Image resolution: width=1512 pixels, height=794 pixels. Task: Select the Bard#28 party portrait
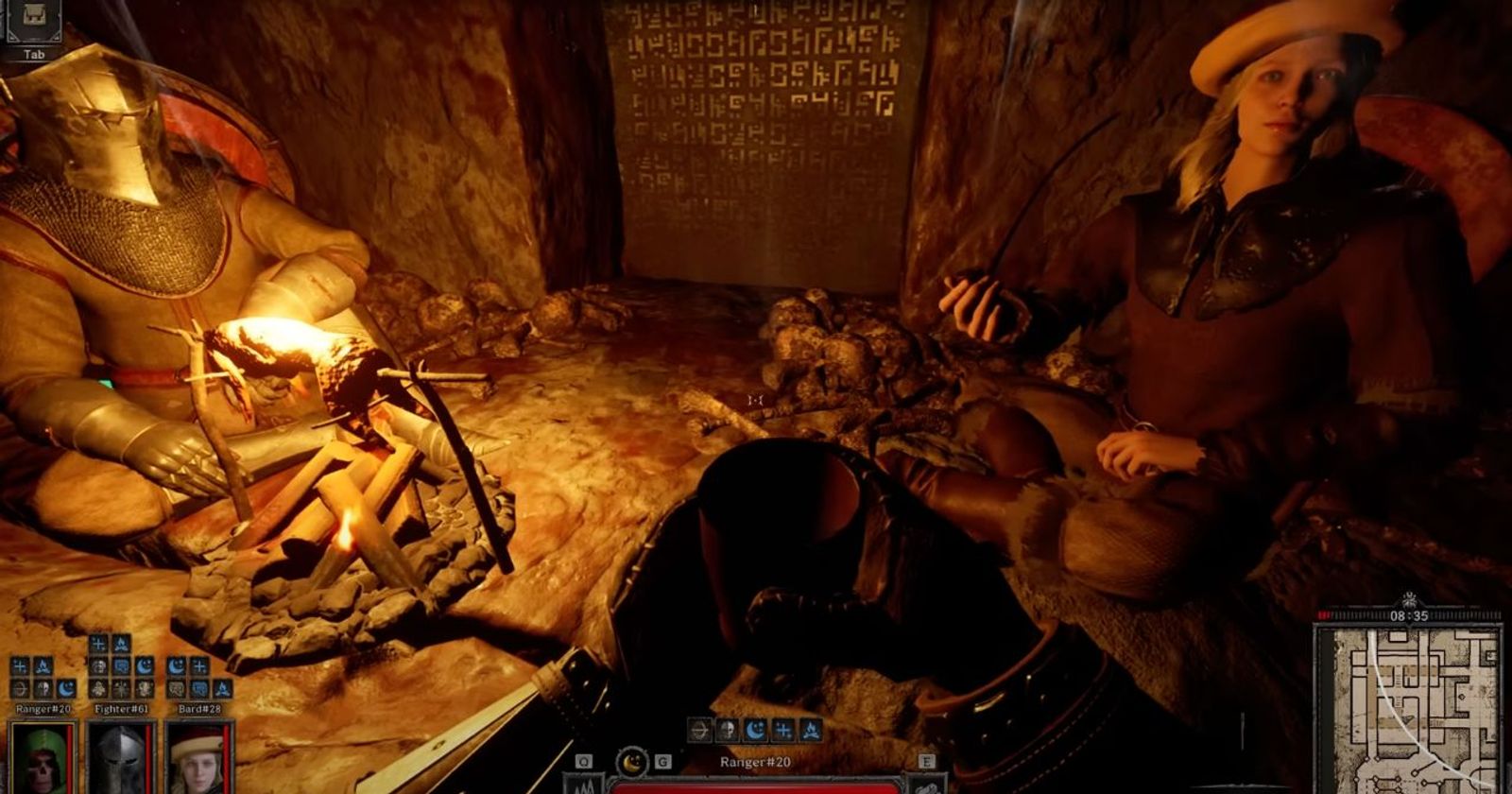[199, 758]
